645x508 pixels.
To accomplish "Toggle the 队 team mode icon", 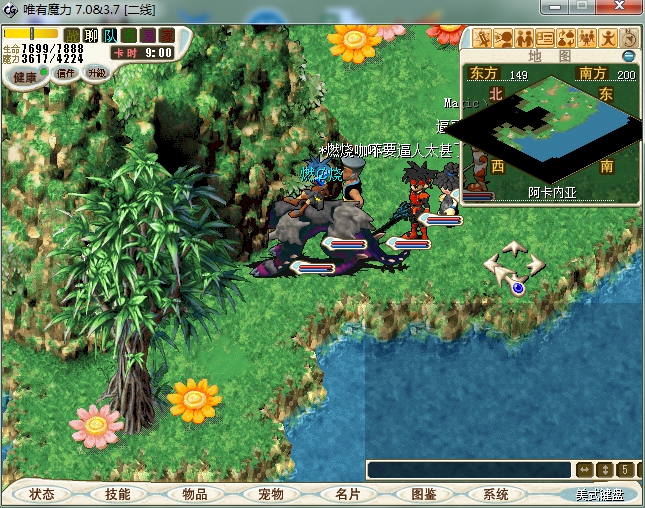I will pos(110,35).
